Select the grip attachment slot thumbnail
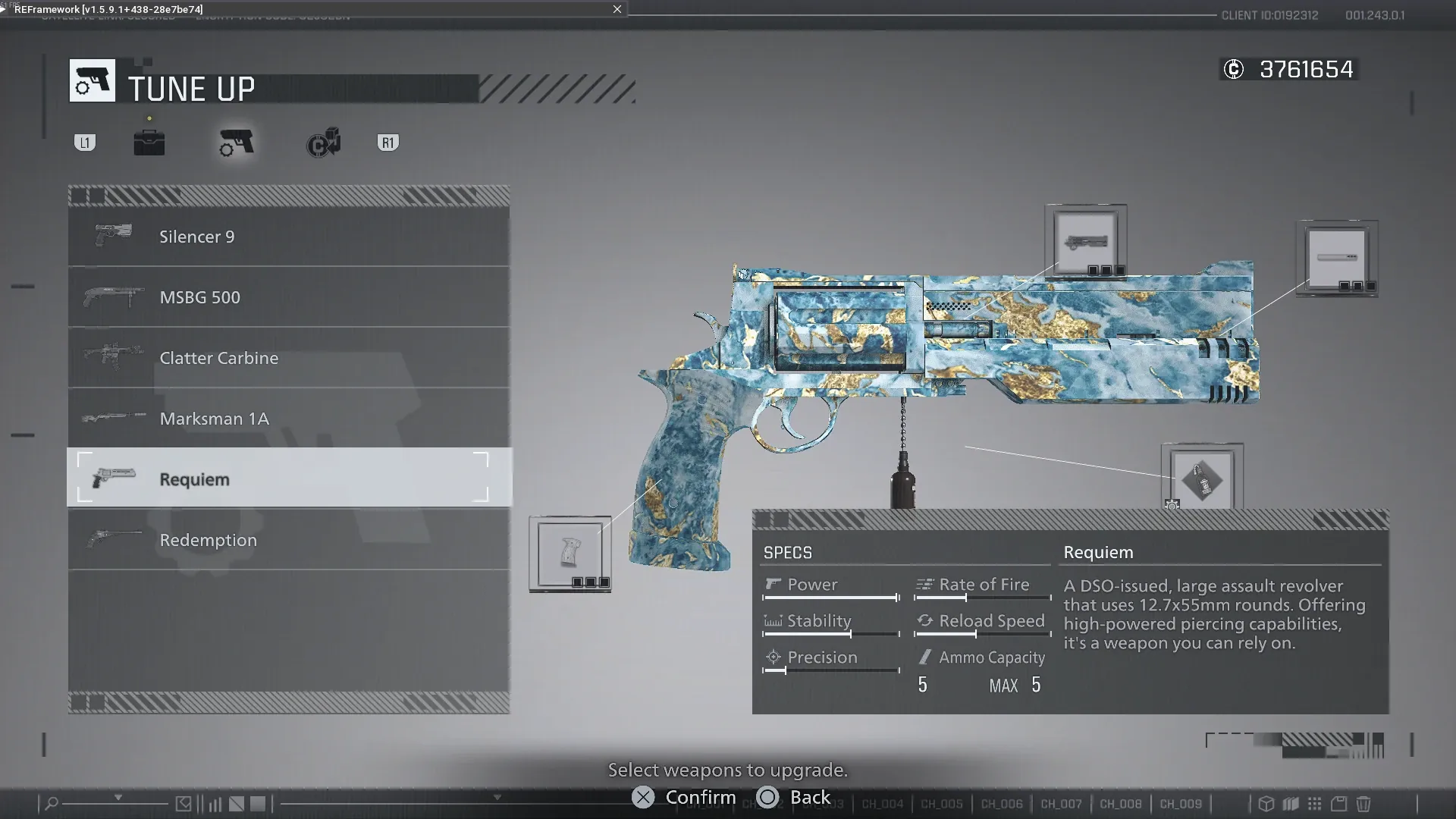Screen dimensions: 1456x819 (570, 552)
